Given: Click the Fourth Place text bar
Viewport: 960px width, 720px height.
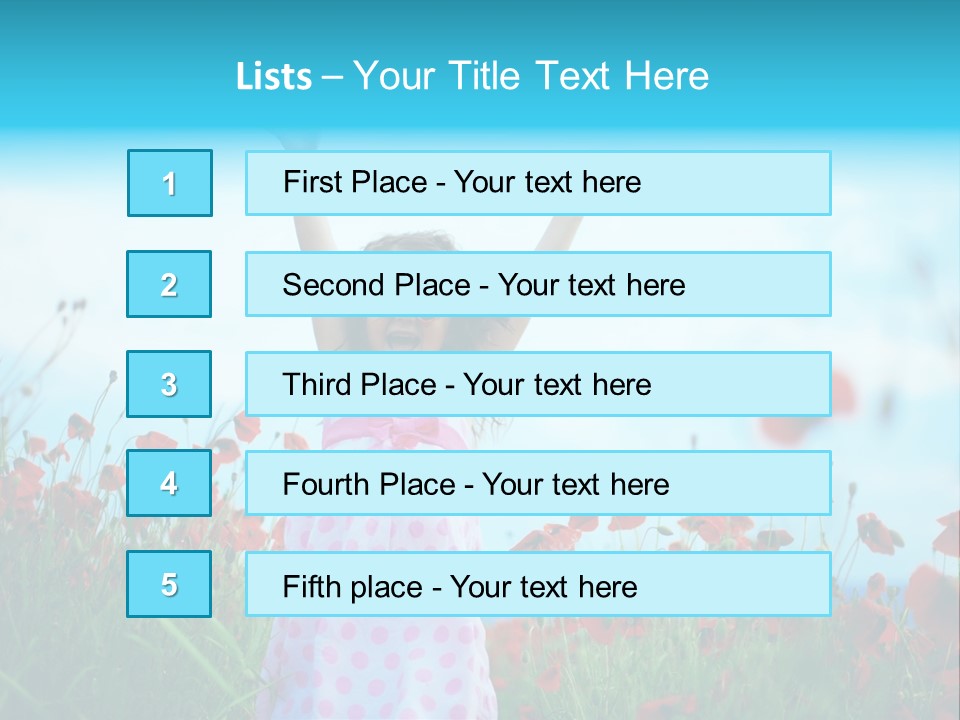Looking at the screenshot, I should coord(538,484).
